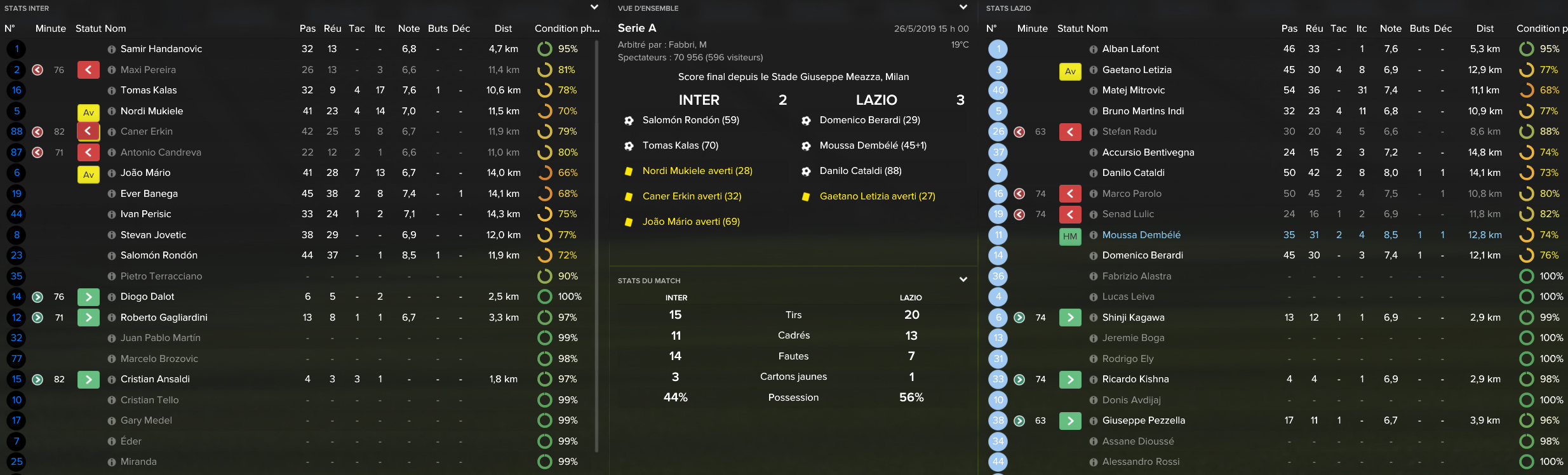The height and width of the screenshot is (475, 1568).
Task: Open Nordi Mukiele's yellow card event
Action: coord(697,171)
